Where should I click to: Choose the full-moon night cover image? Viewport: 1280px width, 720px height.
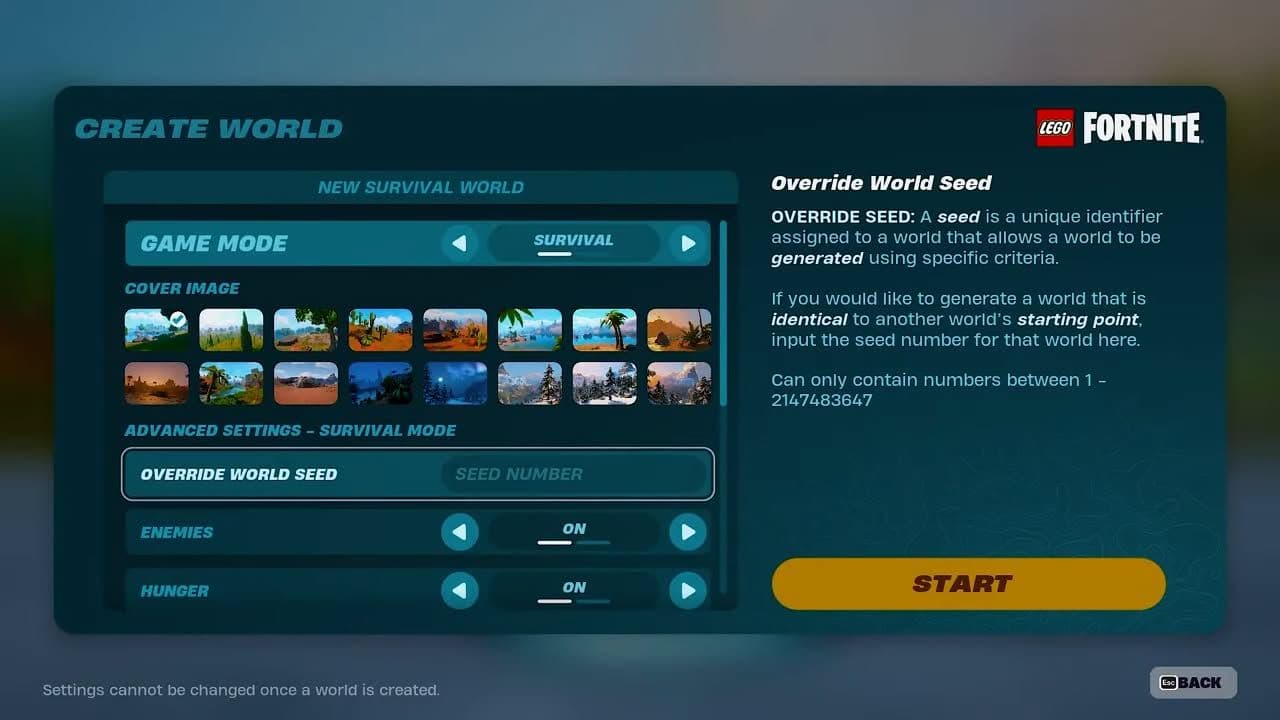[455, 383]
